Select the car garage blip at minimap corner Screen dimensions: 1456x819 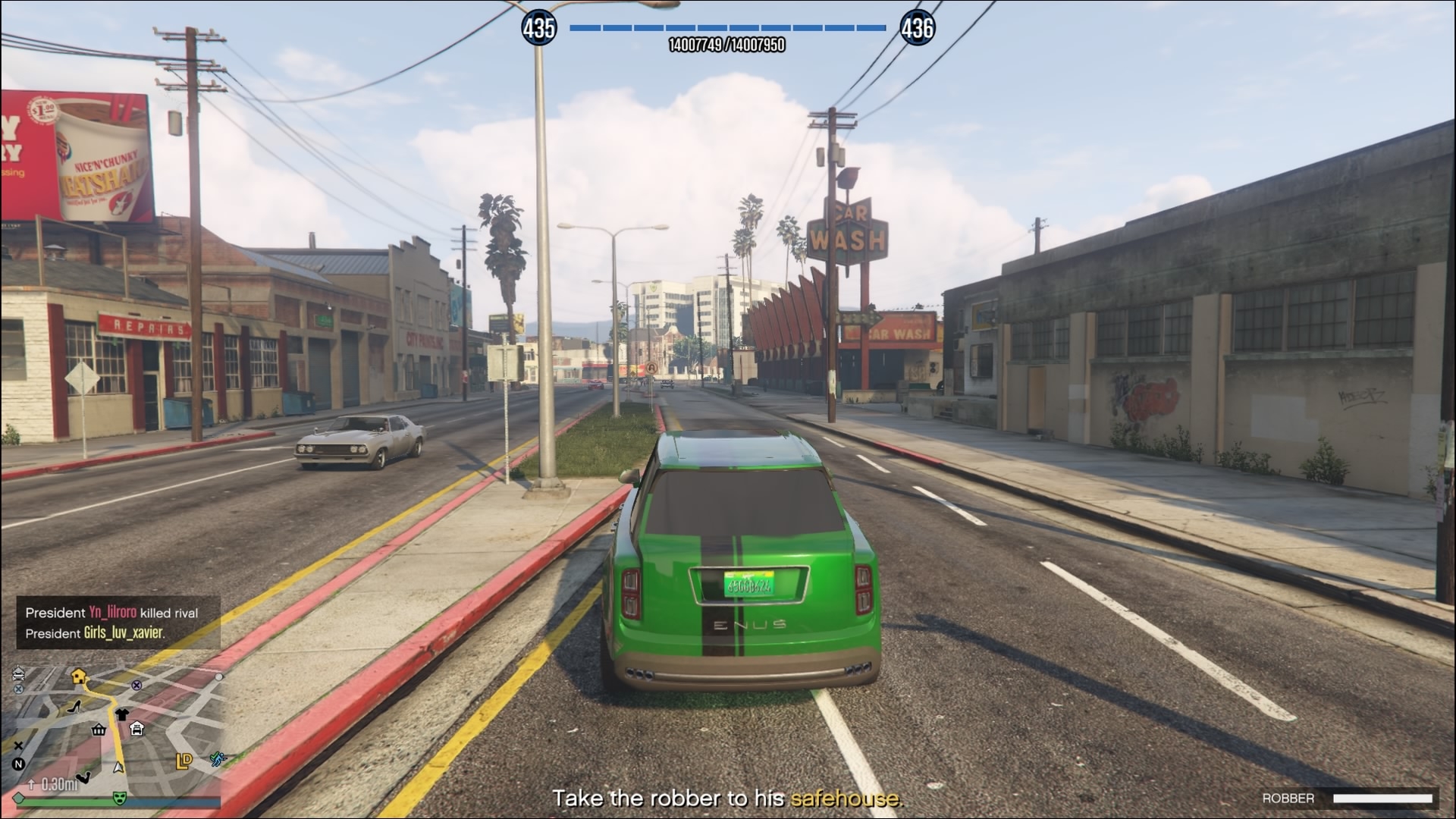19,673
